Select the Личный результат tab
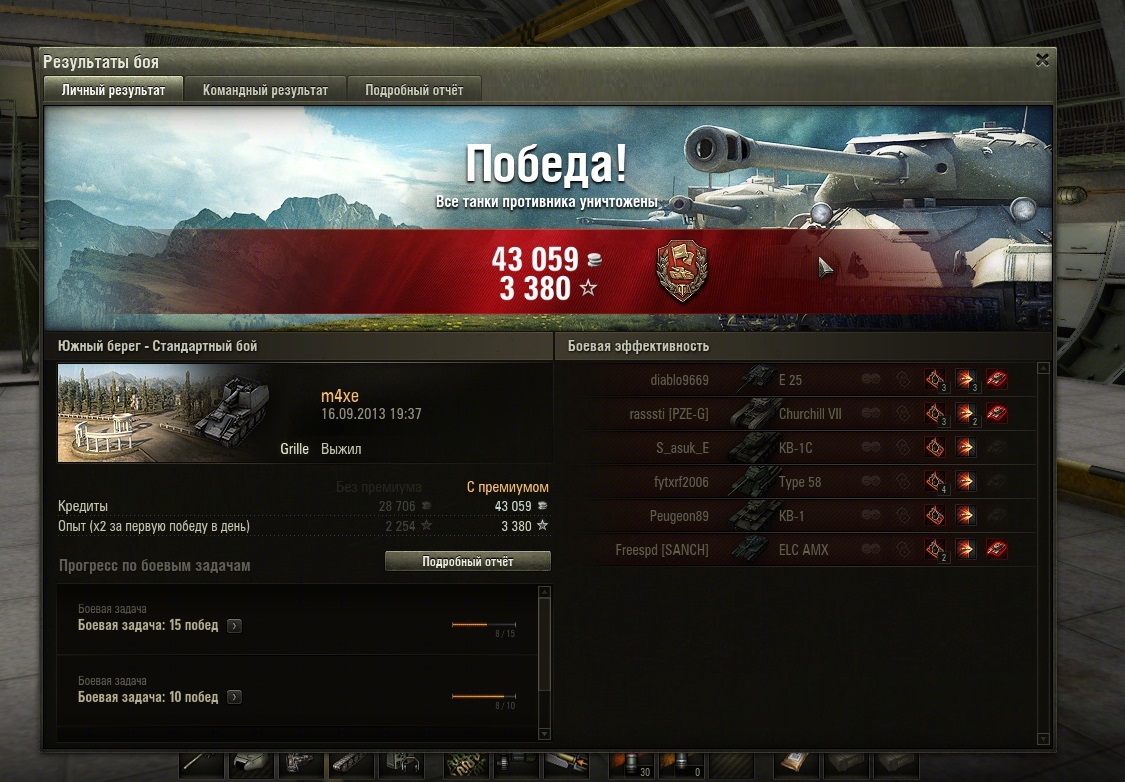This screenshot has width=1125, height=782. [x=113, y=90]
